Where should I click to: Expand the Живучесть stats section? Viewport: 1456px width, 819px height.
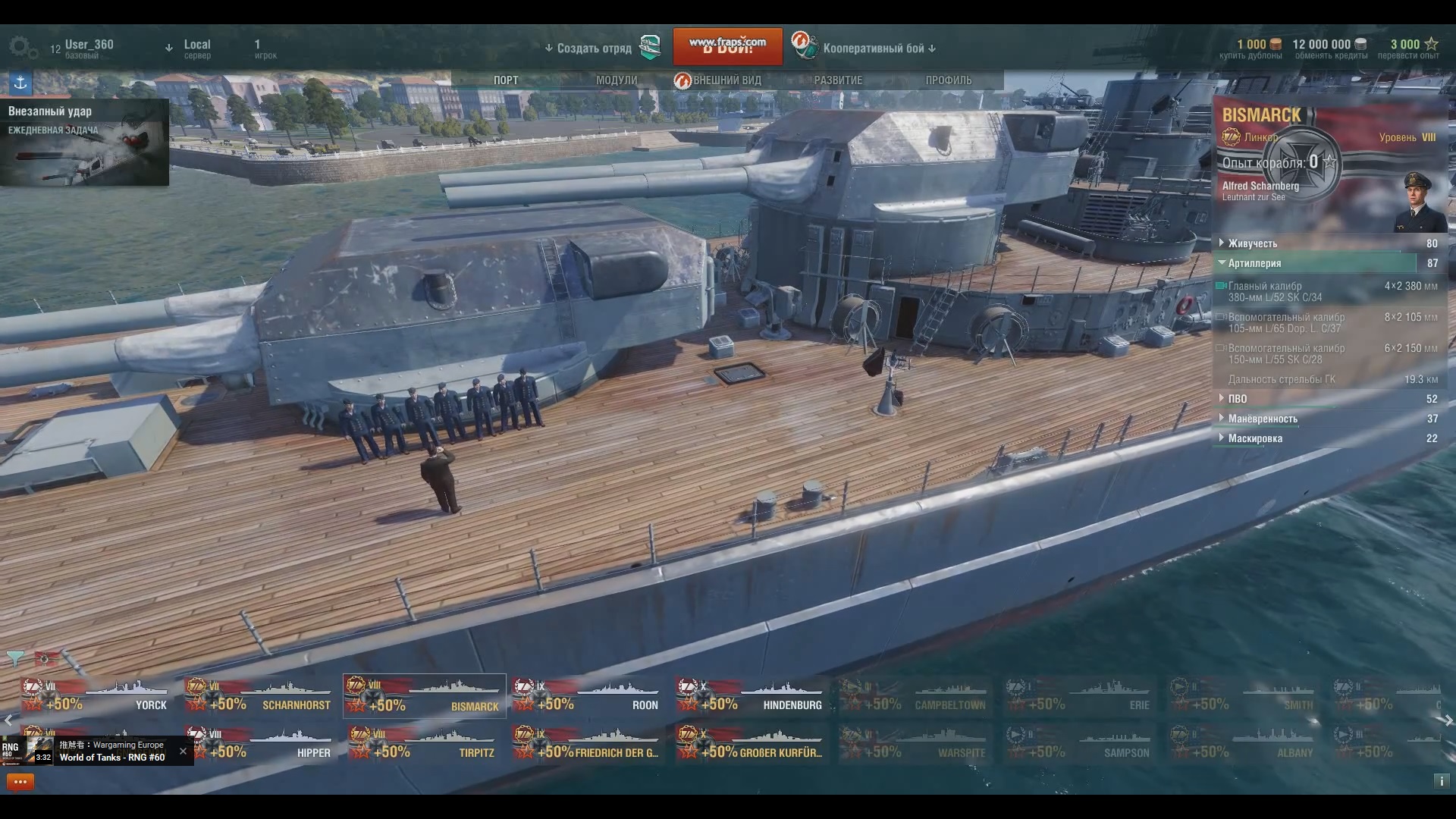point(1253,243)
